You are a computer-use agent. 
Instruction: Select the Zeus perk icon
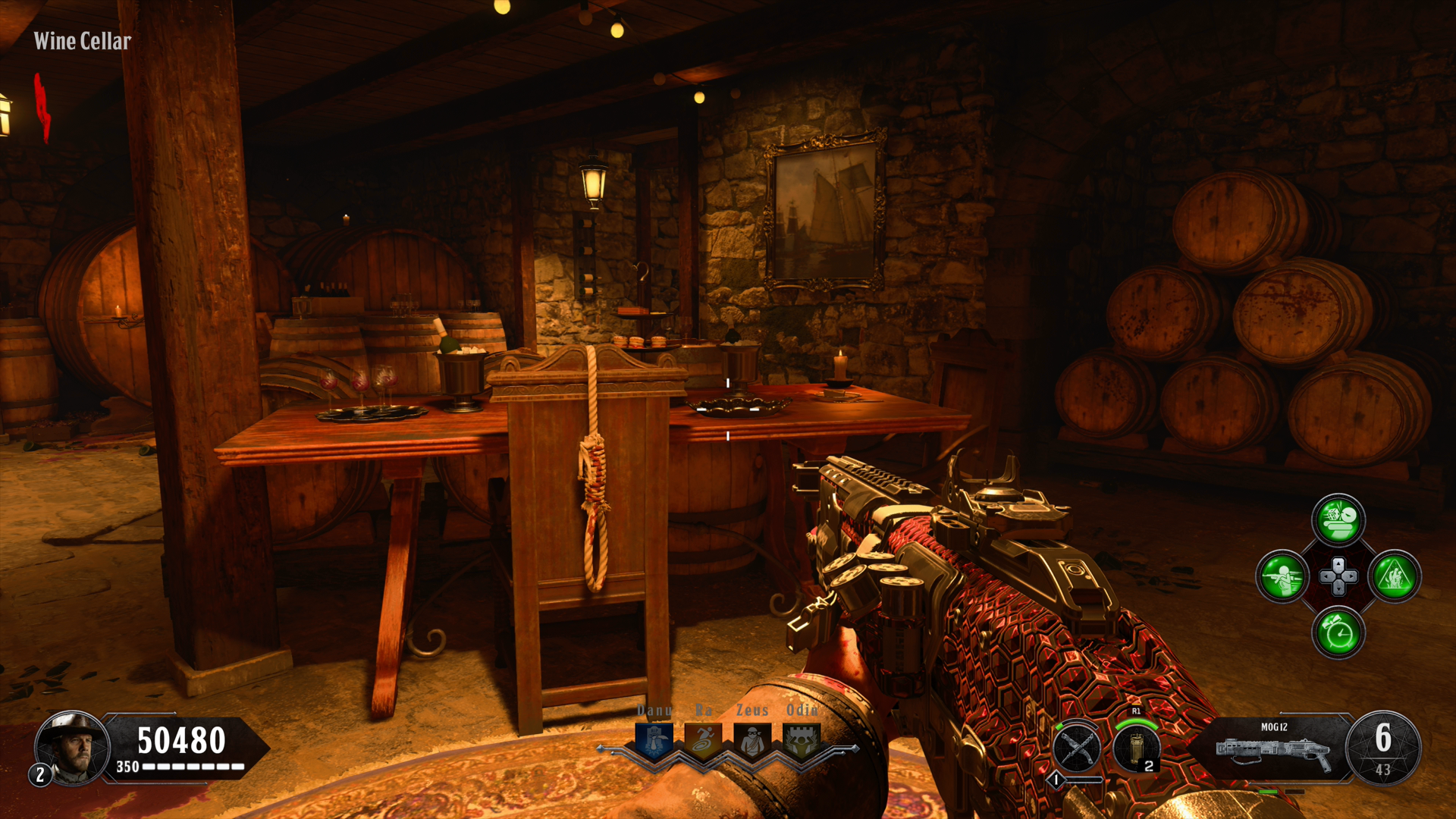(x=752, y=740)
